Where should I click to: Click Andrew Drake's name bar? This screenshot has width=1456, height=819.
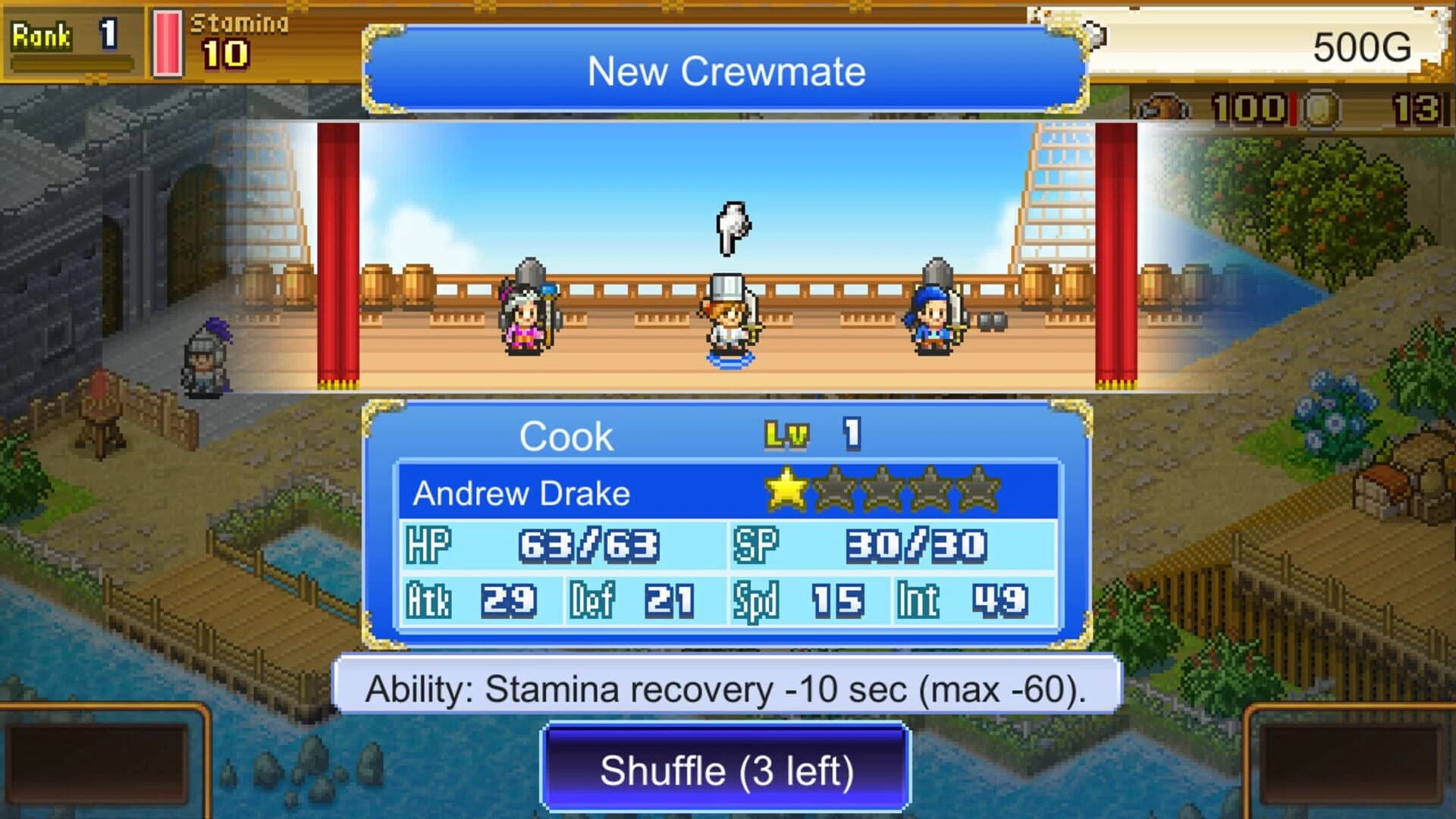pos(522,491)
